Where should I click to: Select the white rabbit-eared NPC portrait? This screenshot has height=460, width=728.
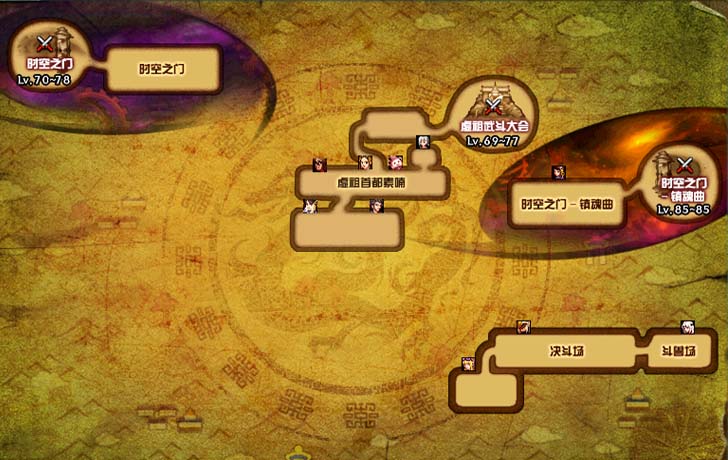(309, 206)
